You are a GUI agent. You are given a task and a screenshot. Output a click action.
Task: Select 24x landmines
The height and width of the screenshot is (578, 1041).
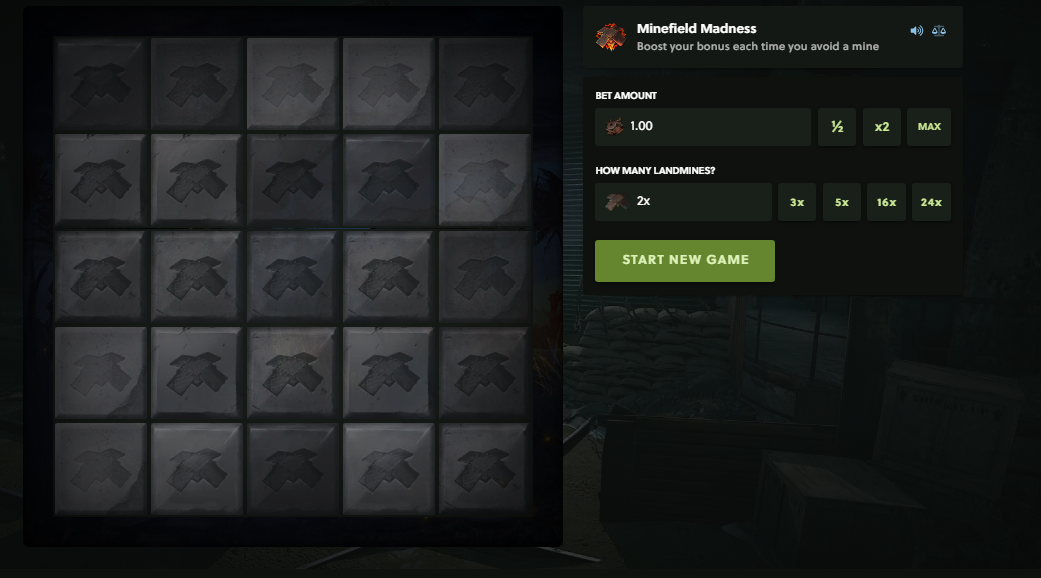point(931,202)
